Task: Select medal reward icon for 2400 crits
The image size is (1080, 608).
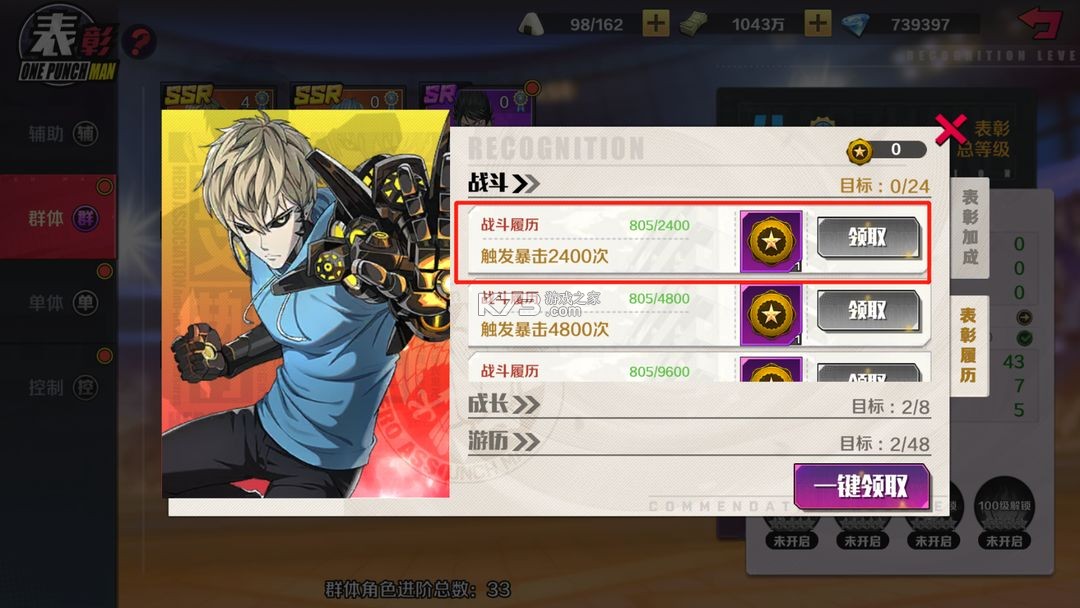Action: pyautogui.click(x=771, y=241)
